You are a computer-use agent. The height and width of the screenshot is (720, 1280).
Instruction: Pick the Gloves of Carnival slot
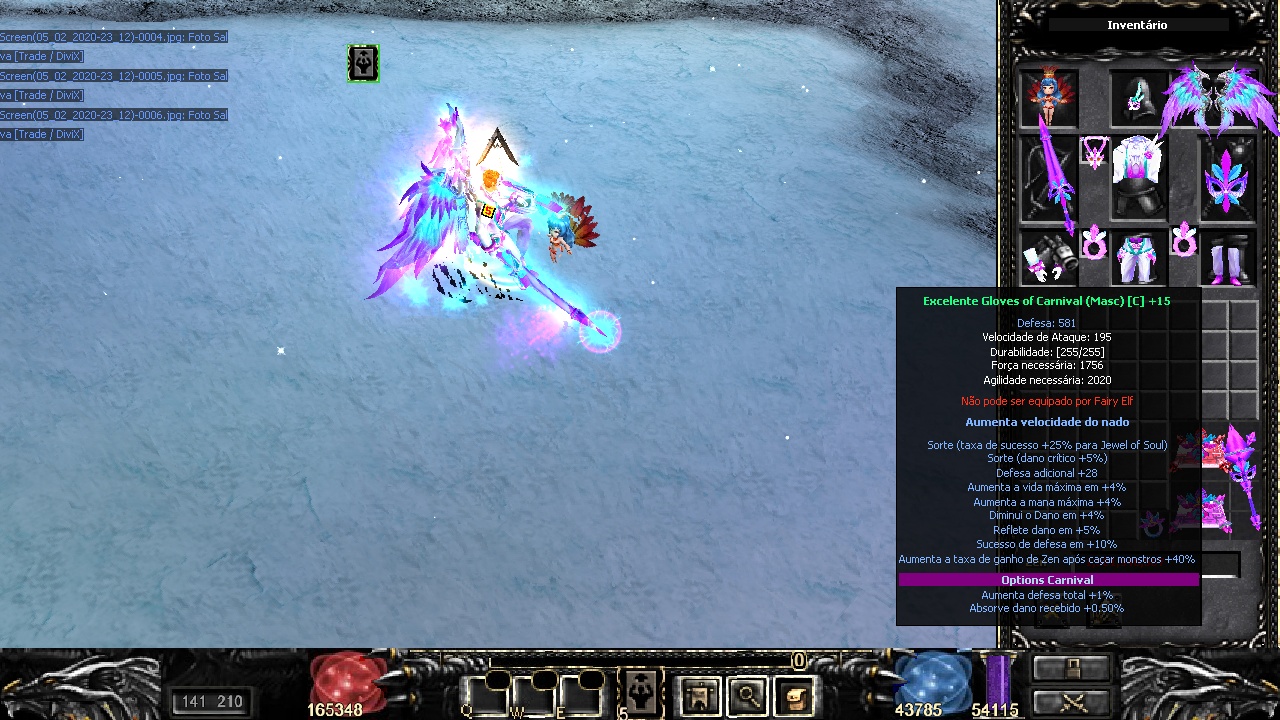tap(1049, 259)
